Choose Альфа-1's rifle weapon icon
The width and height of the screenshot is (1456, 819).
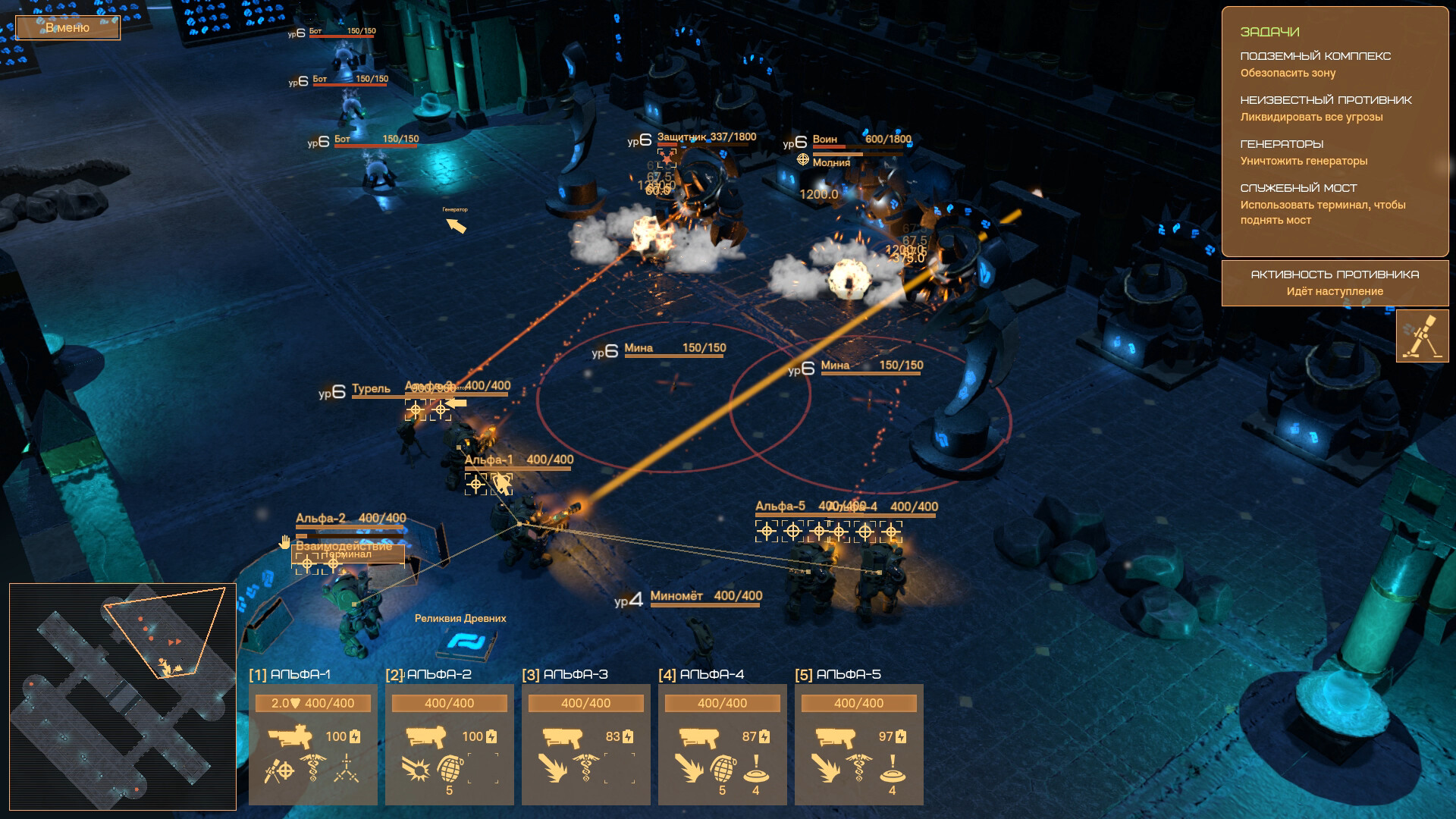coord(290,736)
